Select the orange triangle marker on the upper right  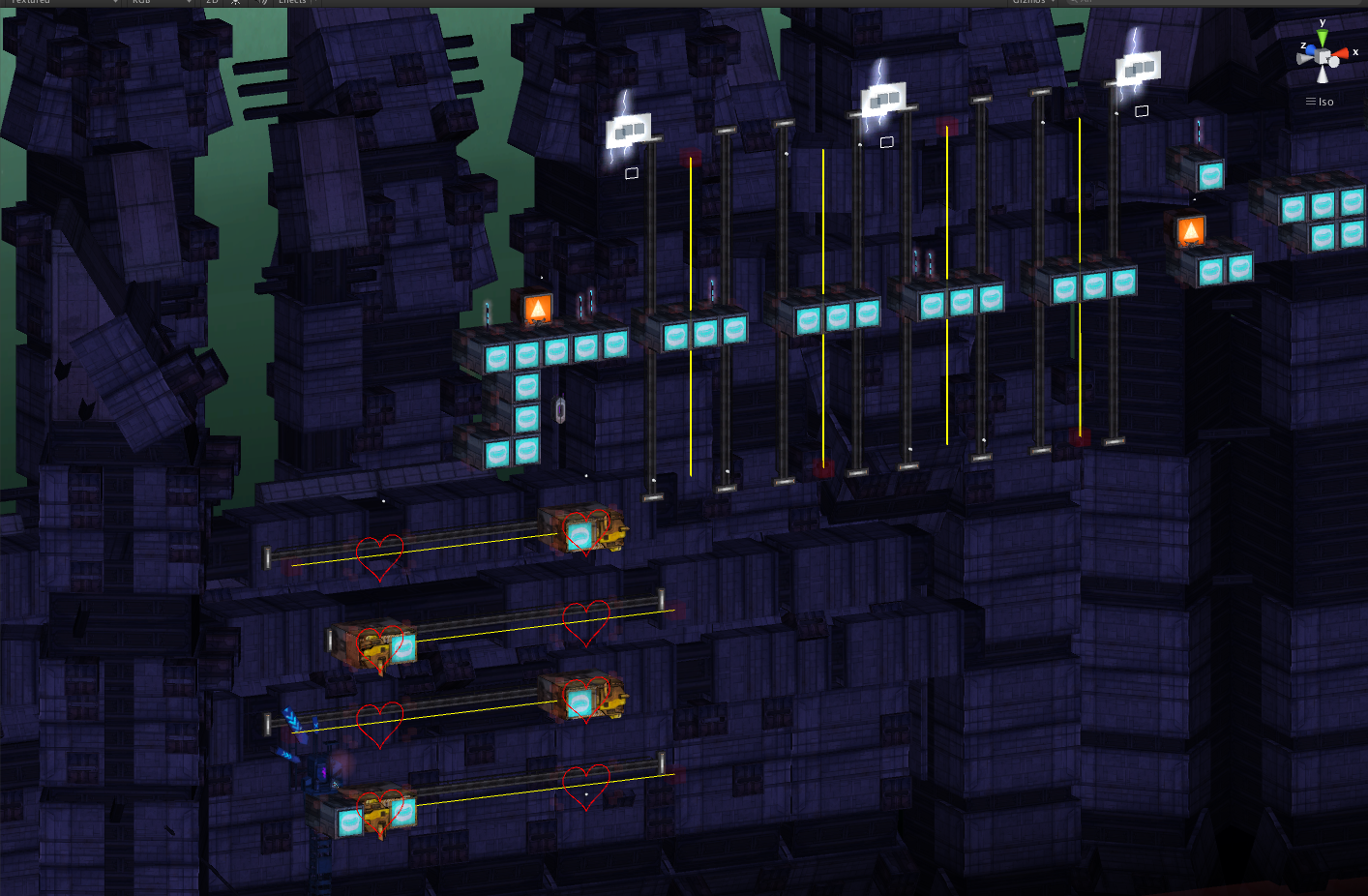point(1190,229)
